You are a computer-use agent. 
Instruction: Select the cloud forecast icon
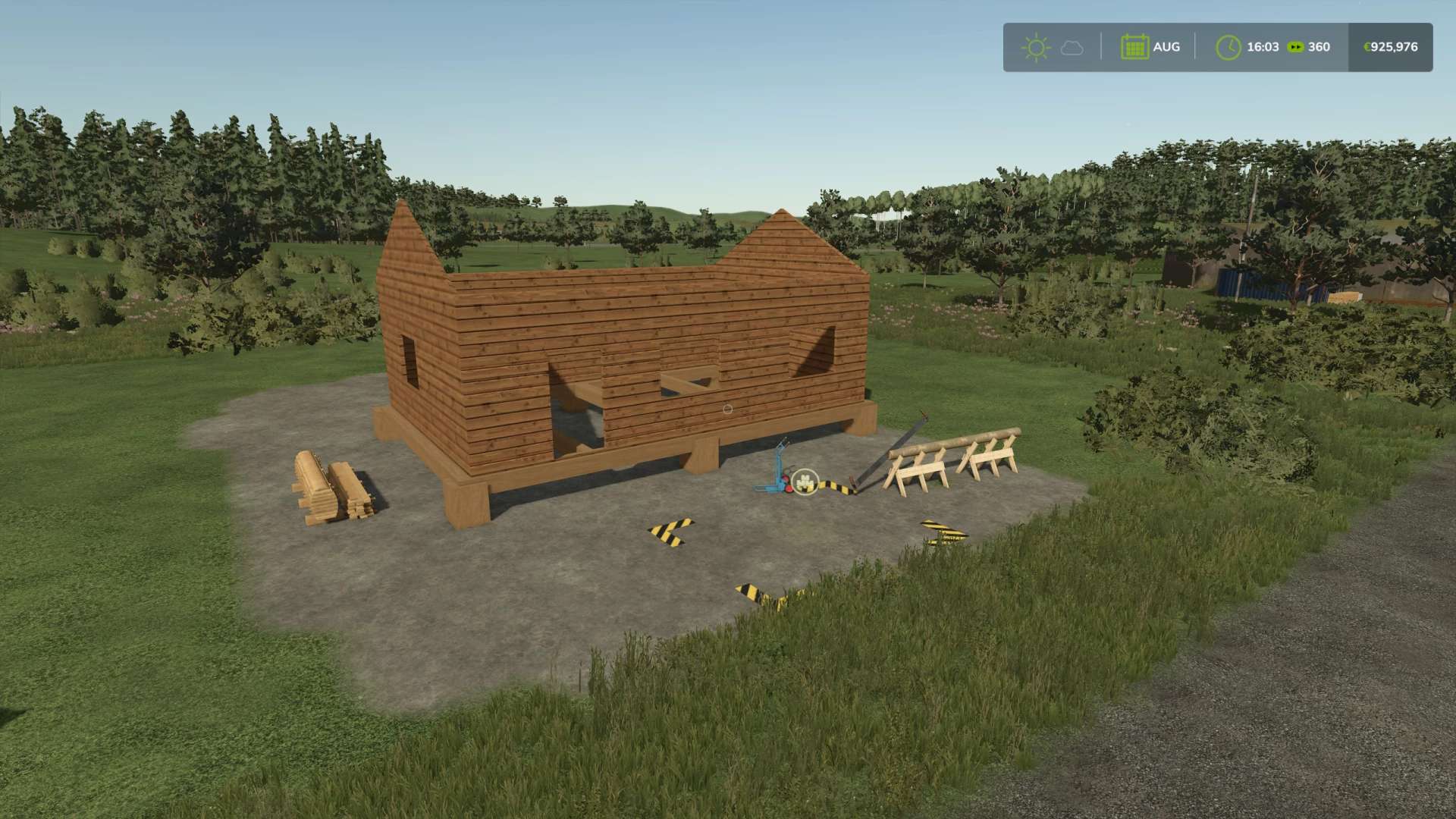(1072, 48)
